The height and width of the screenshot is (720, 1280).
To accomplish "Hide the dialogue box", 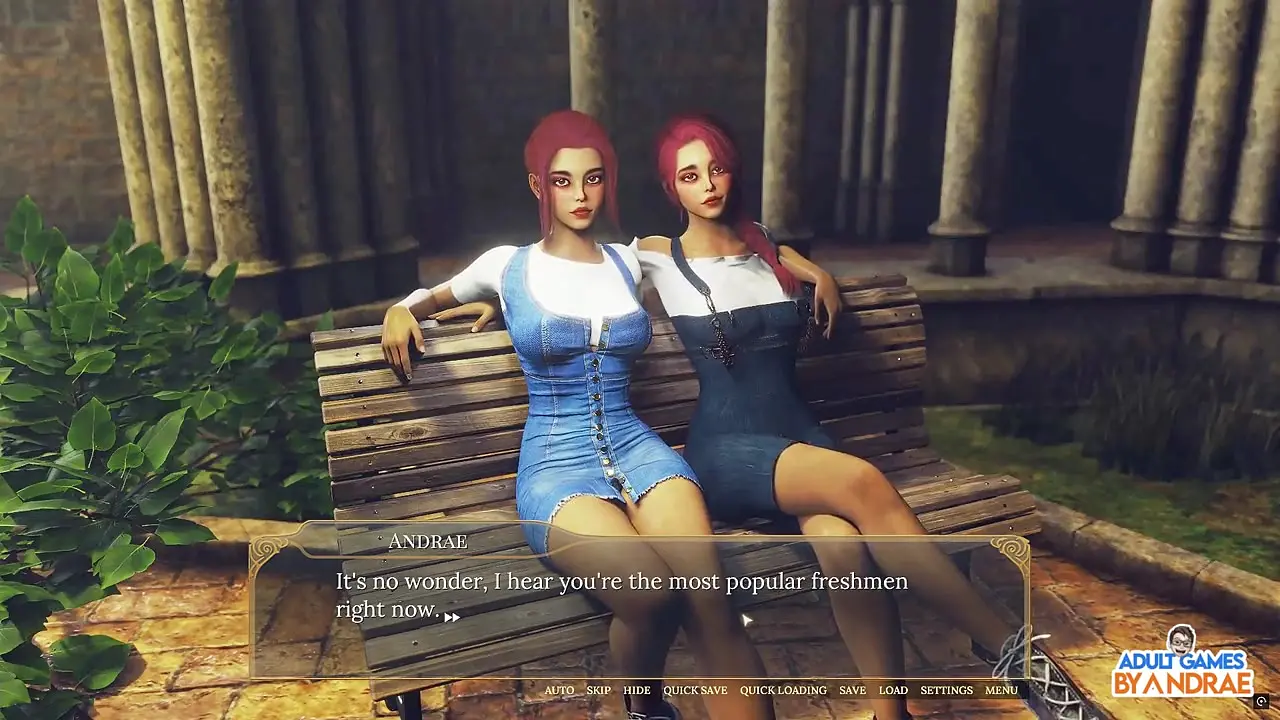I will click(636, 690).
